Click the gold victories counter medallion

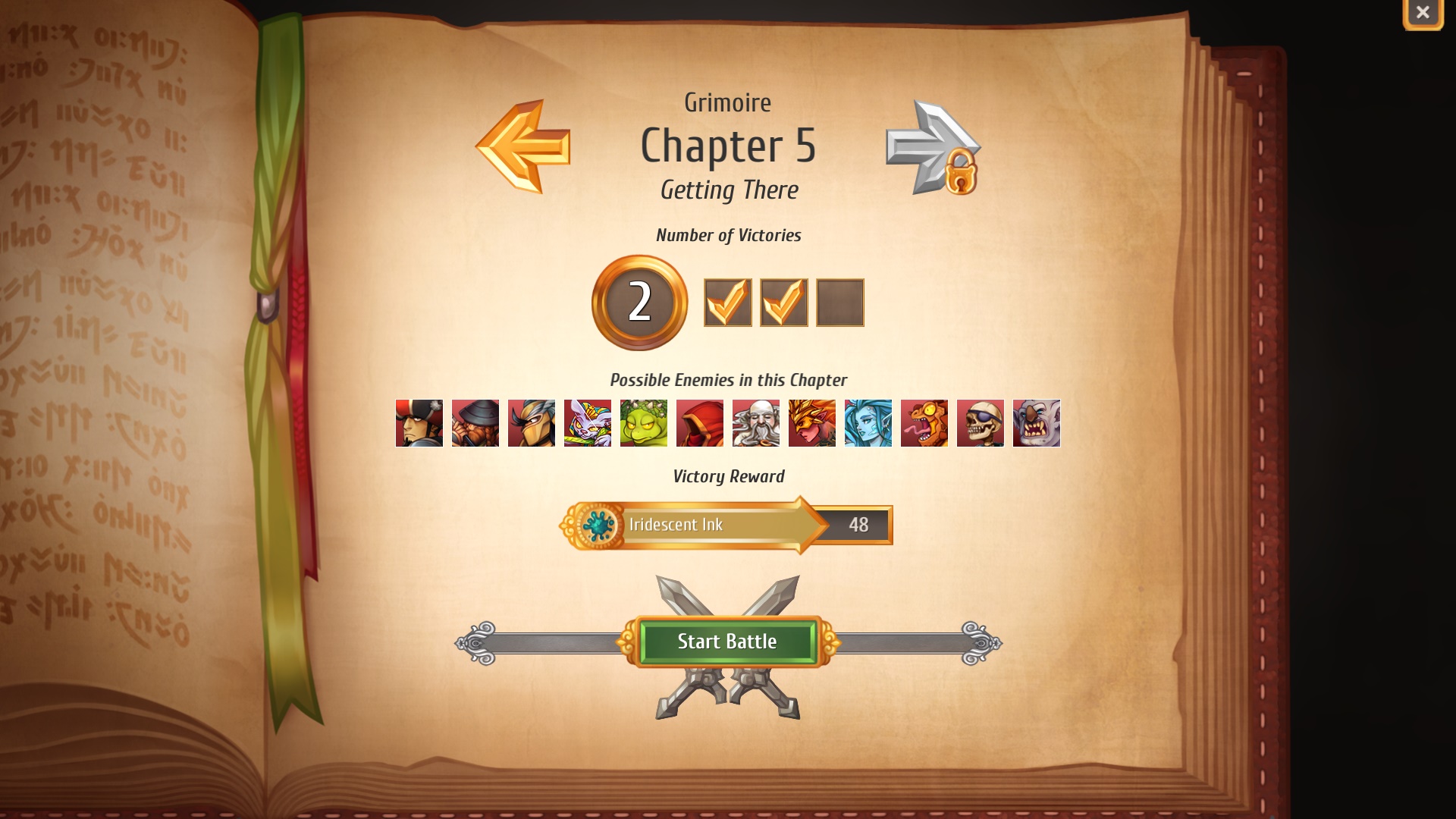[639, 302]
